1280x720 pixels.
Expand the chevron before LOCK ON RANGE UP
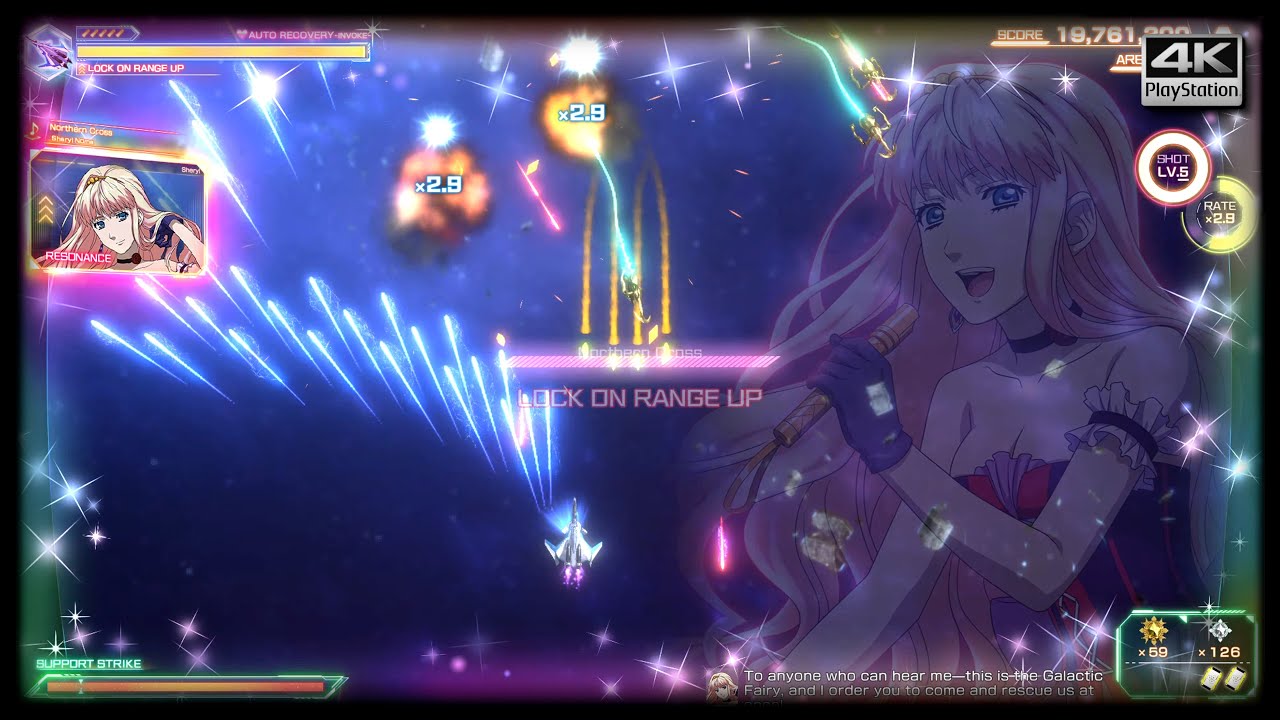click(x=81, y=67)
